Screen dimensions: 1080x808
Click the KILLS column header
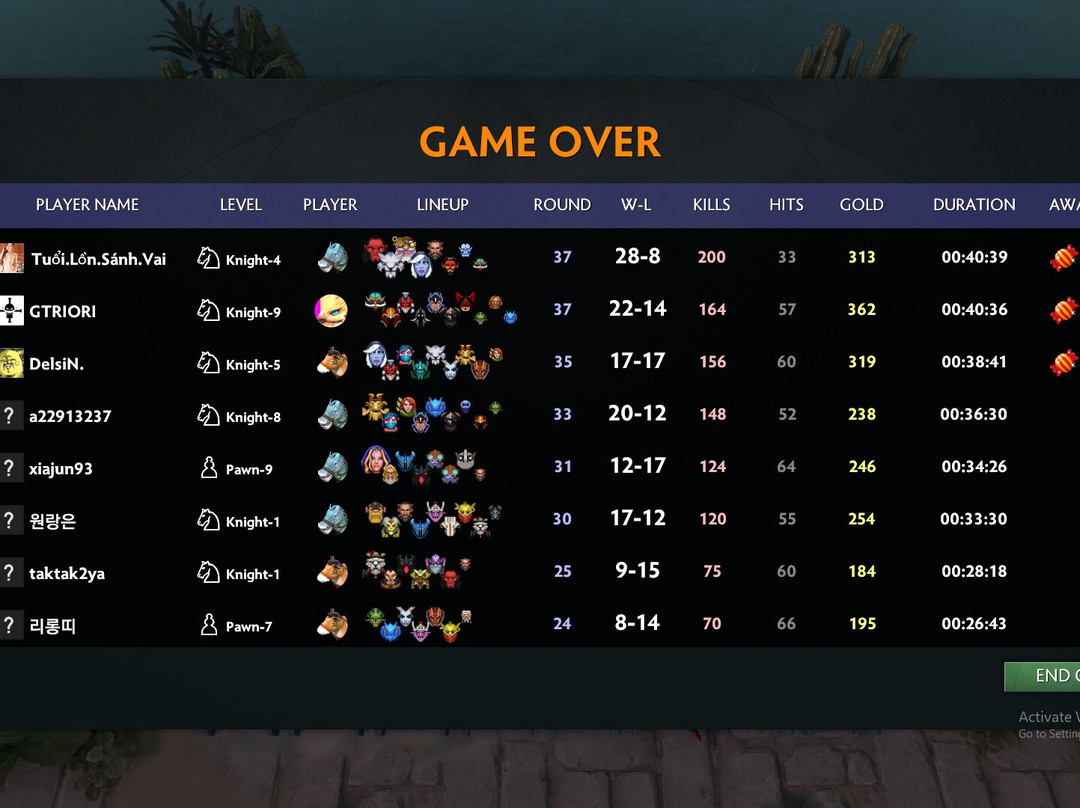pyautogui.click(x=711, y=204)
